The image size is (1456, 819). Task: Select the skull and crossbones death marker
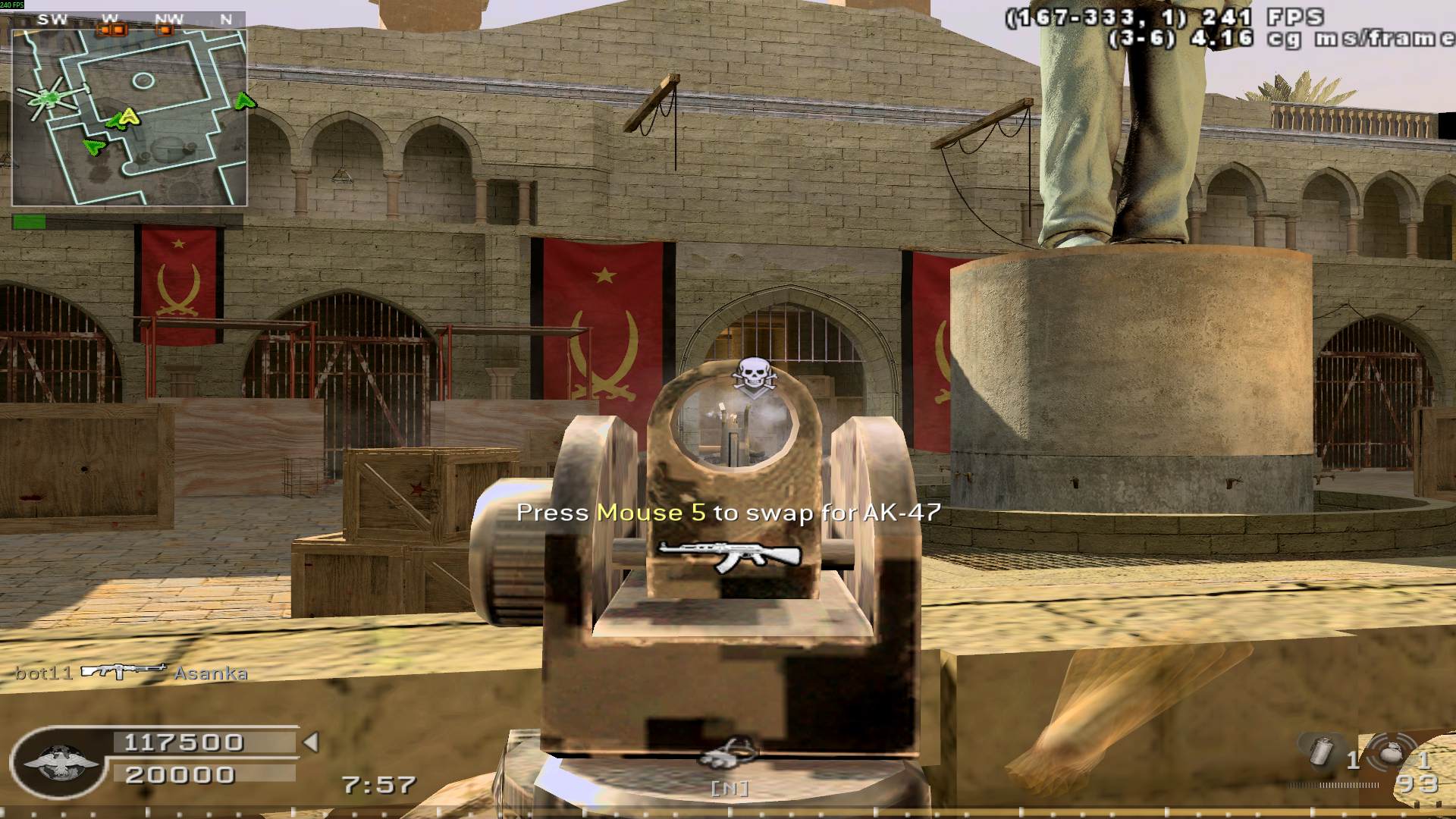point(751,376)
